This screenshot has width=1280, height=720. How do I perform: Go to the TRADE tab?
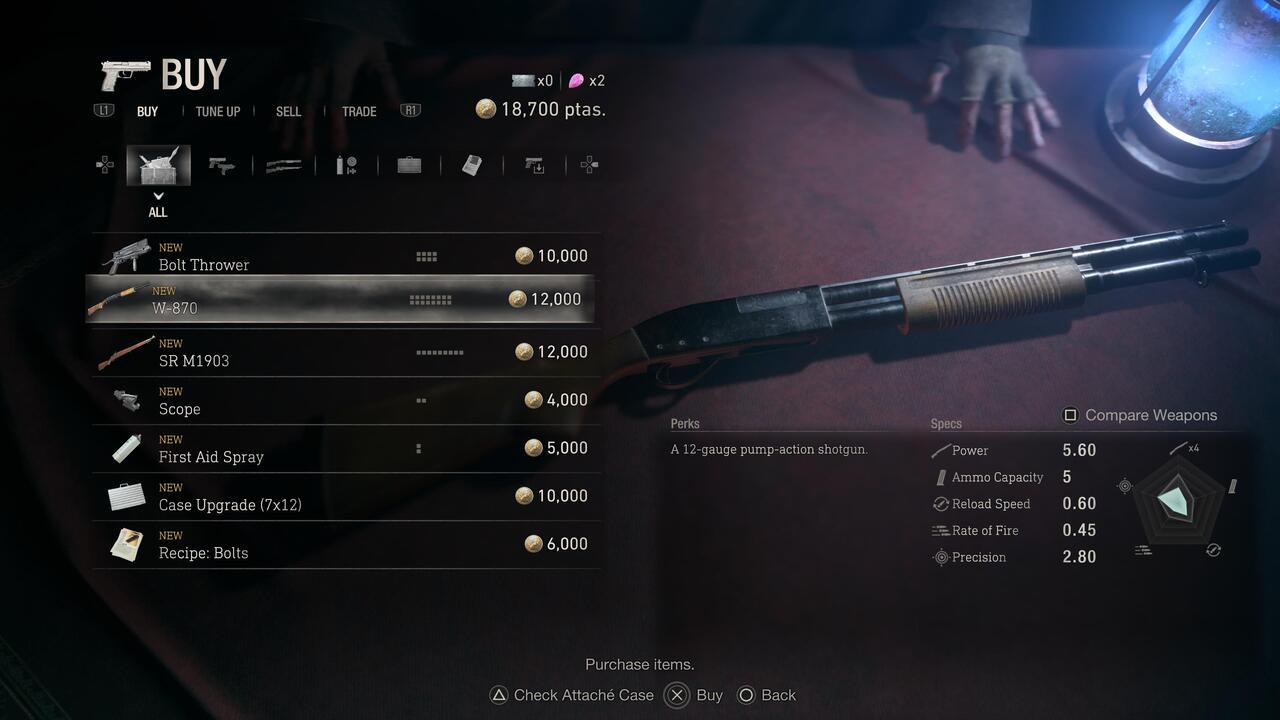(359, 111)
